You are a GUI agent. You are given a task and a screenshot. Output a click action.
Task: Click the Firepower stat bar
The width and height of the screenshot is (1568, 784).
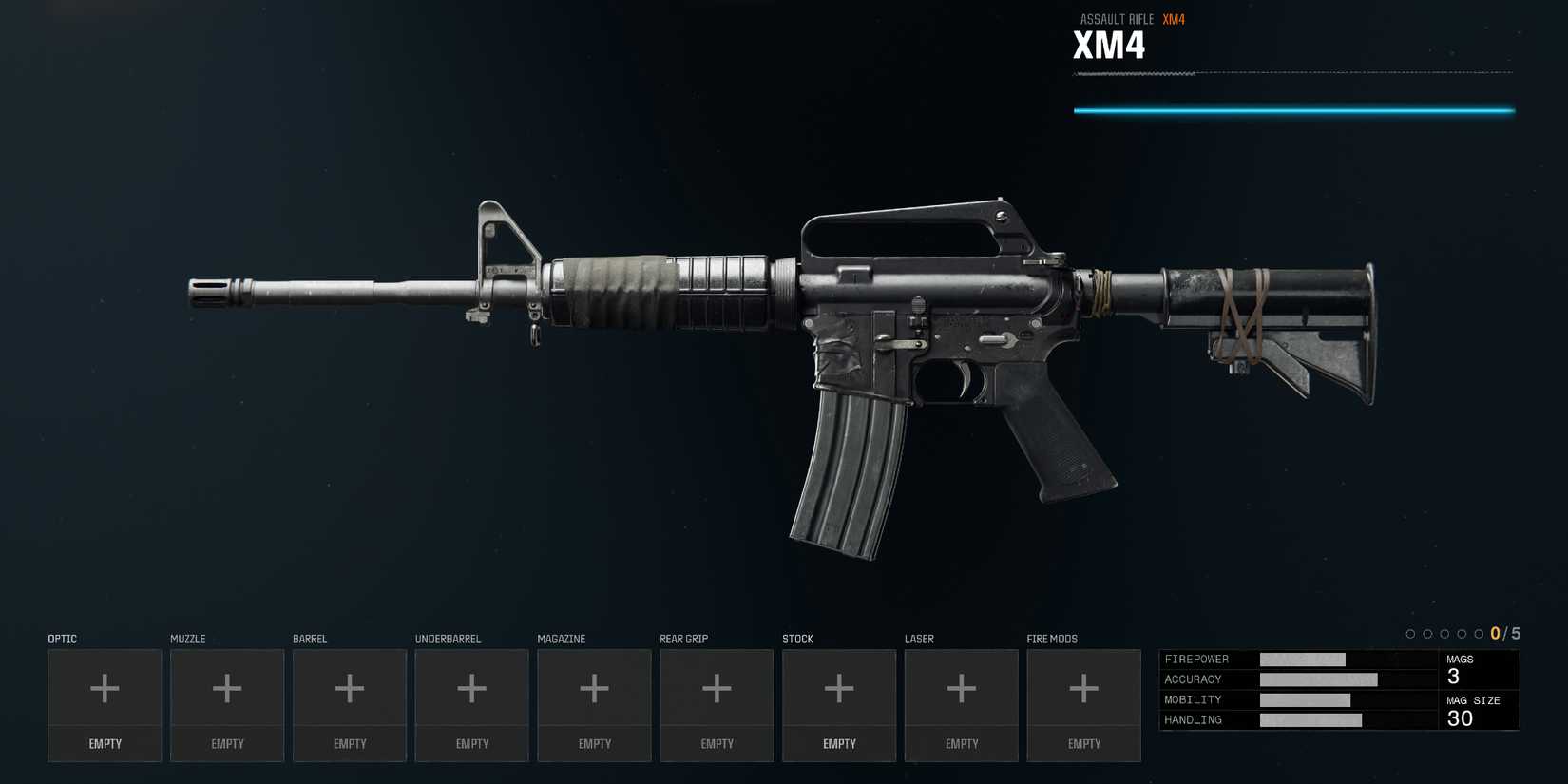[x=1303, y=659]
